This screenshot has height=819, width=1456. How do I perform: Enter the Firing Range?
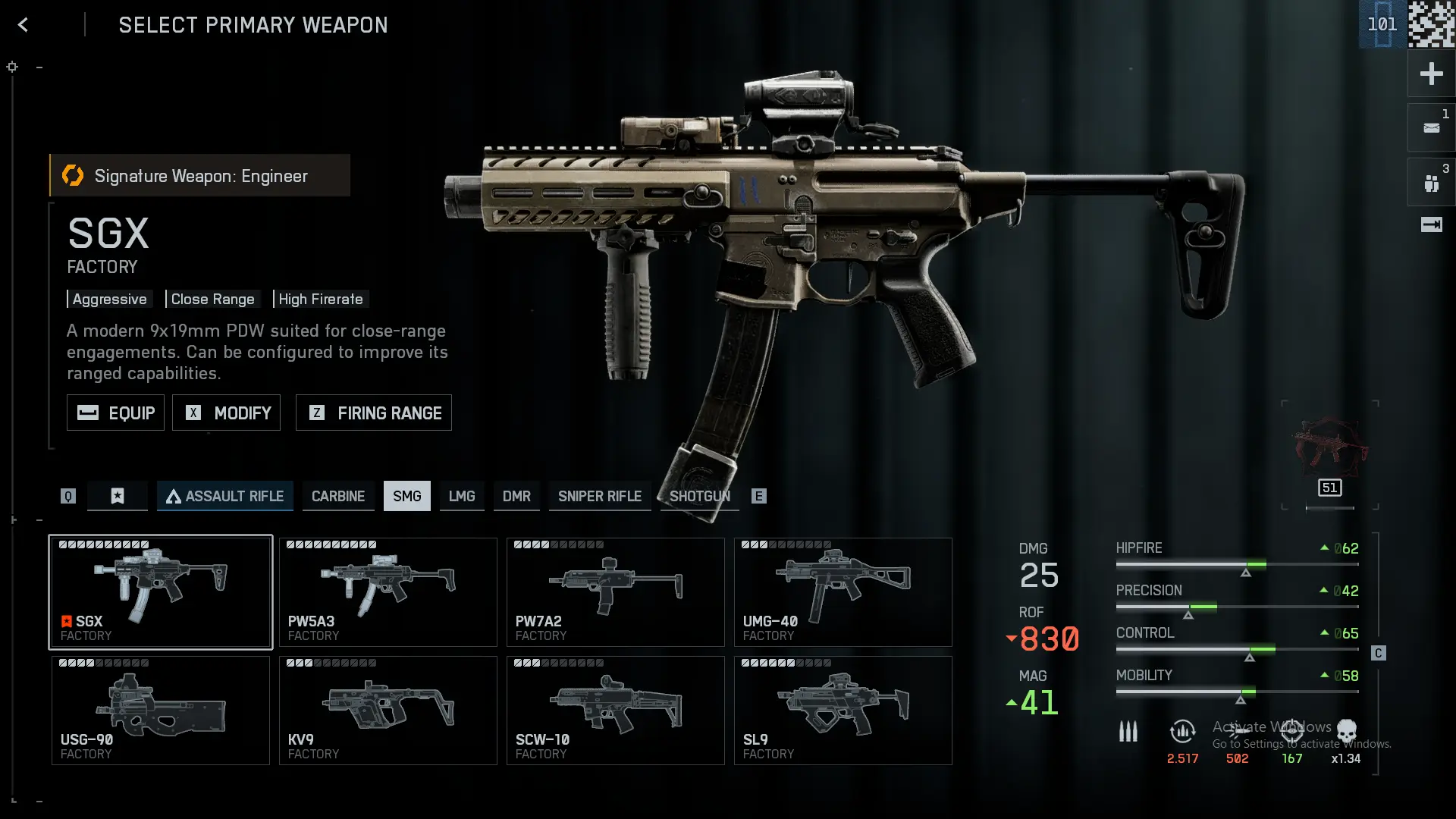(373, 413)
